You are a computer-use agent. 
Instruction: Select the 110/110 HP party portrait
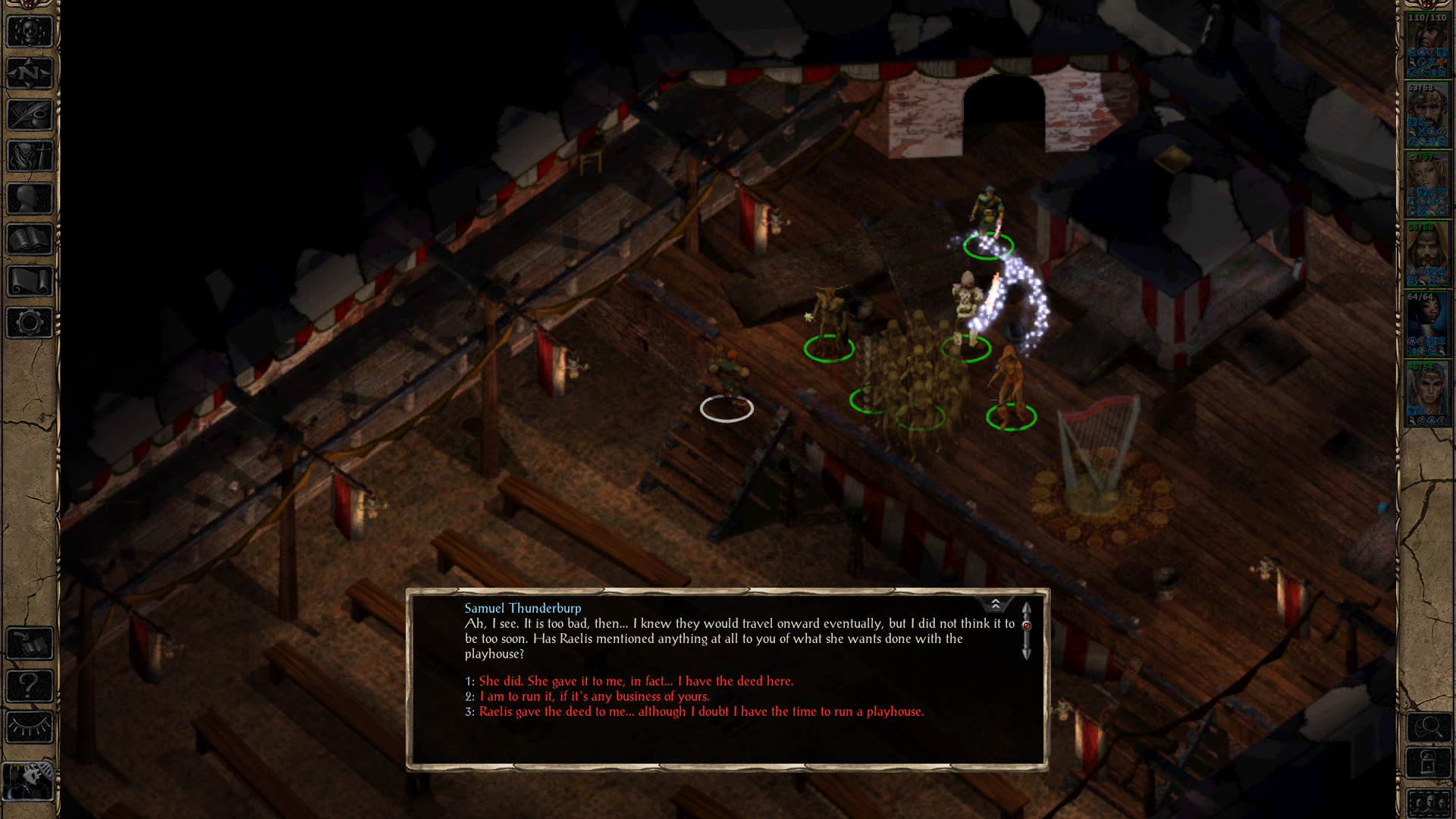(x=1427, y=44)
